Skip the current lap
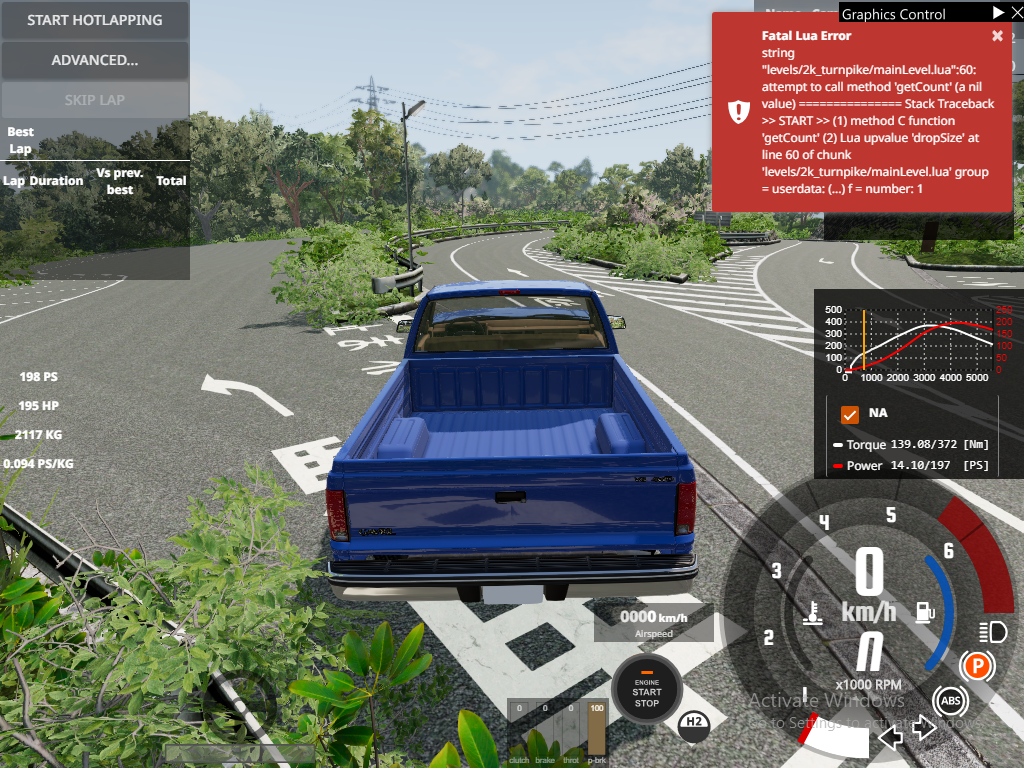The width and height of the screenshot is (1024, 768). pos(95,100)
